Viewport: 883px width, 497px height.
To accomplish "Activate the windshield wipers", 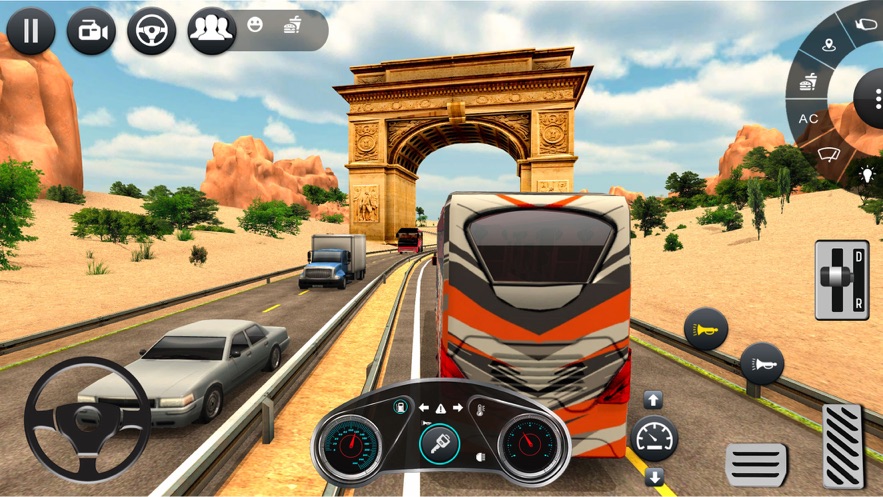I will coord(829,155).
